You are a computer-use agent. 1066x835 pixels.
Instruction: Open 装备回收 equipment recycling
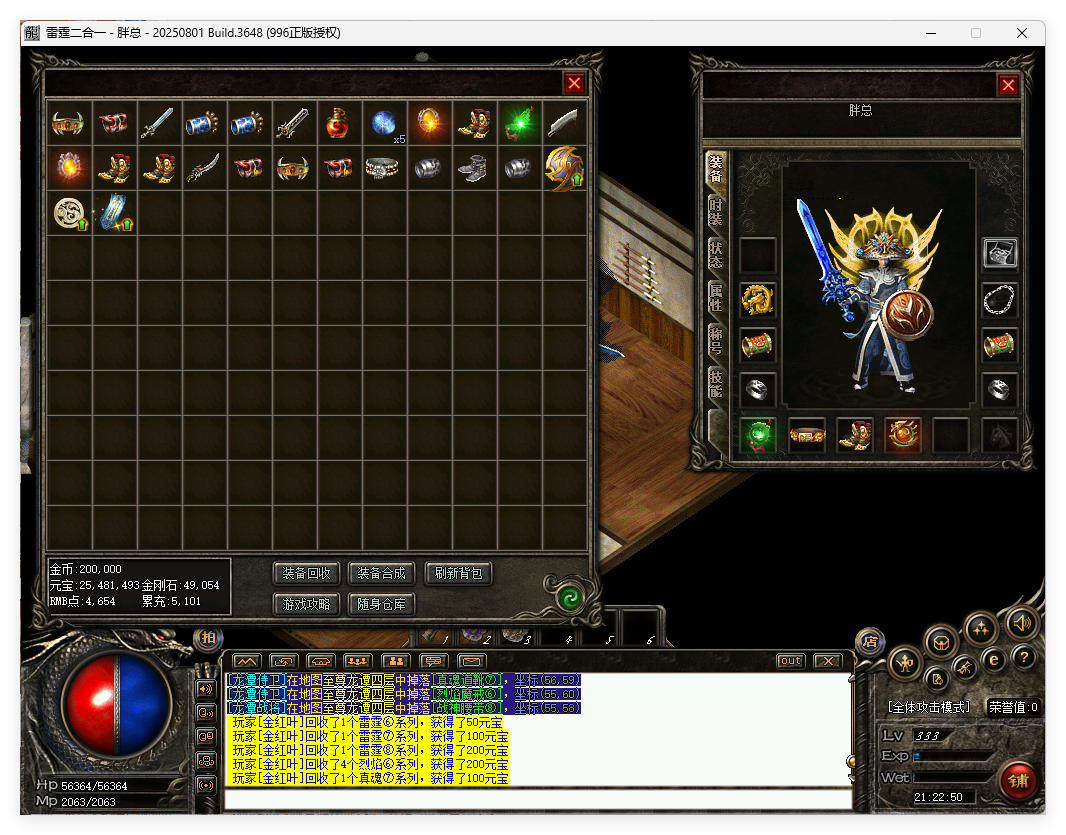[x=306, y=574]
